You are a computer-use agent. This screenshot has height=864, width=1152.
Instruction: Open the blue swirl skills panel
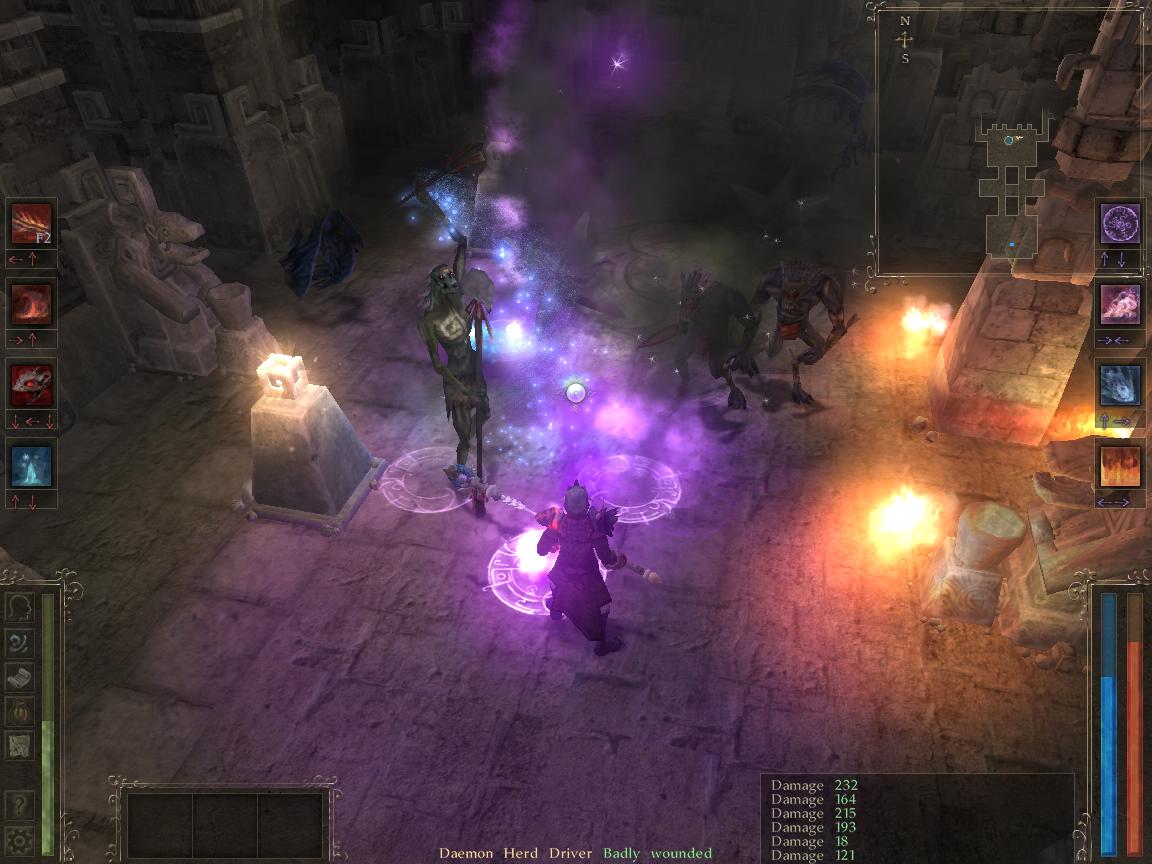pyautogui.click(x=19, y=642)
